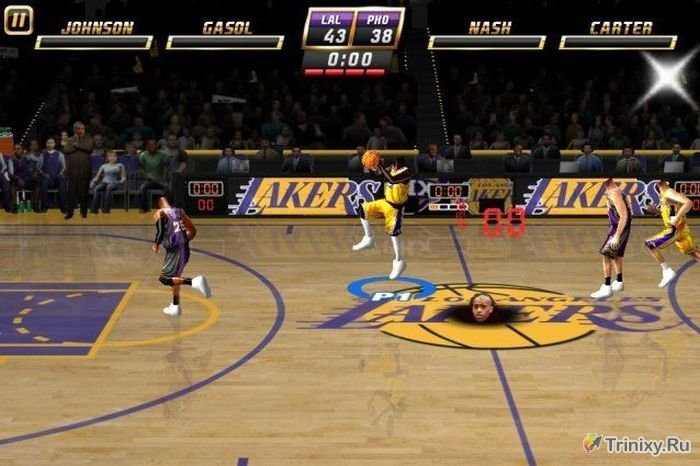Pause the game with the pause button
Viewport: 700px width, 466px height.
pos(18,20)
